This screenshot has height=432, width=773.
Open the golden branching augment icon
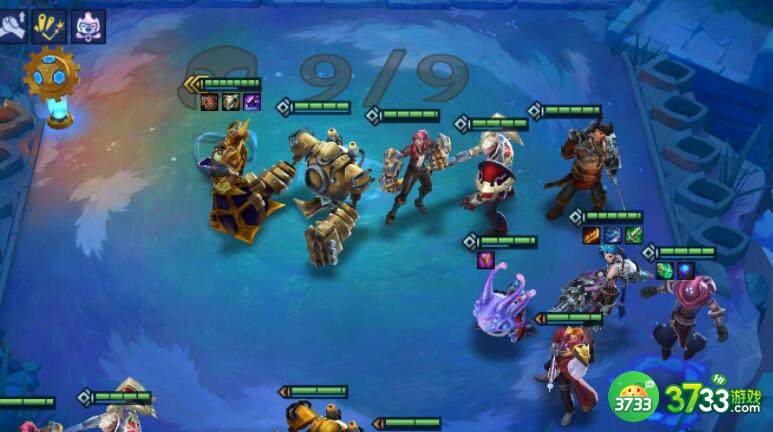tap(49, 27)
